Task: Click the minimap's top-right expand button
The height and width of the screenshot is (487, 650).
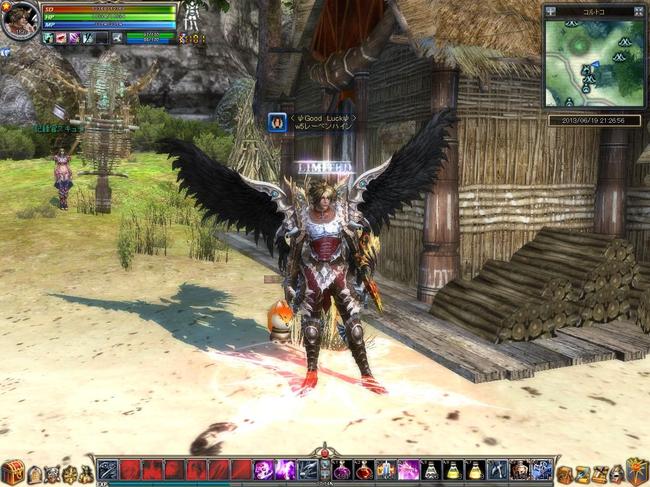Action: [638, 11]
